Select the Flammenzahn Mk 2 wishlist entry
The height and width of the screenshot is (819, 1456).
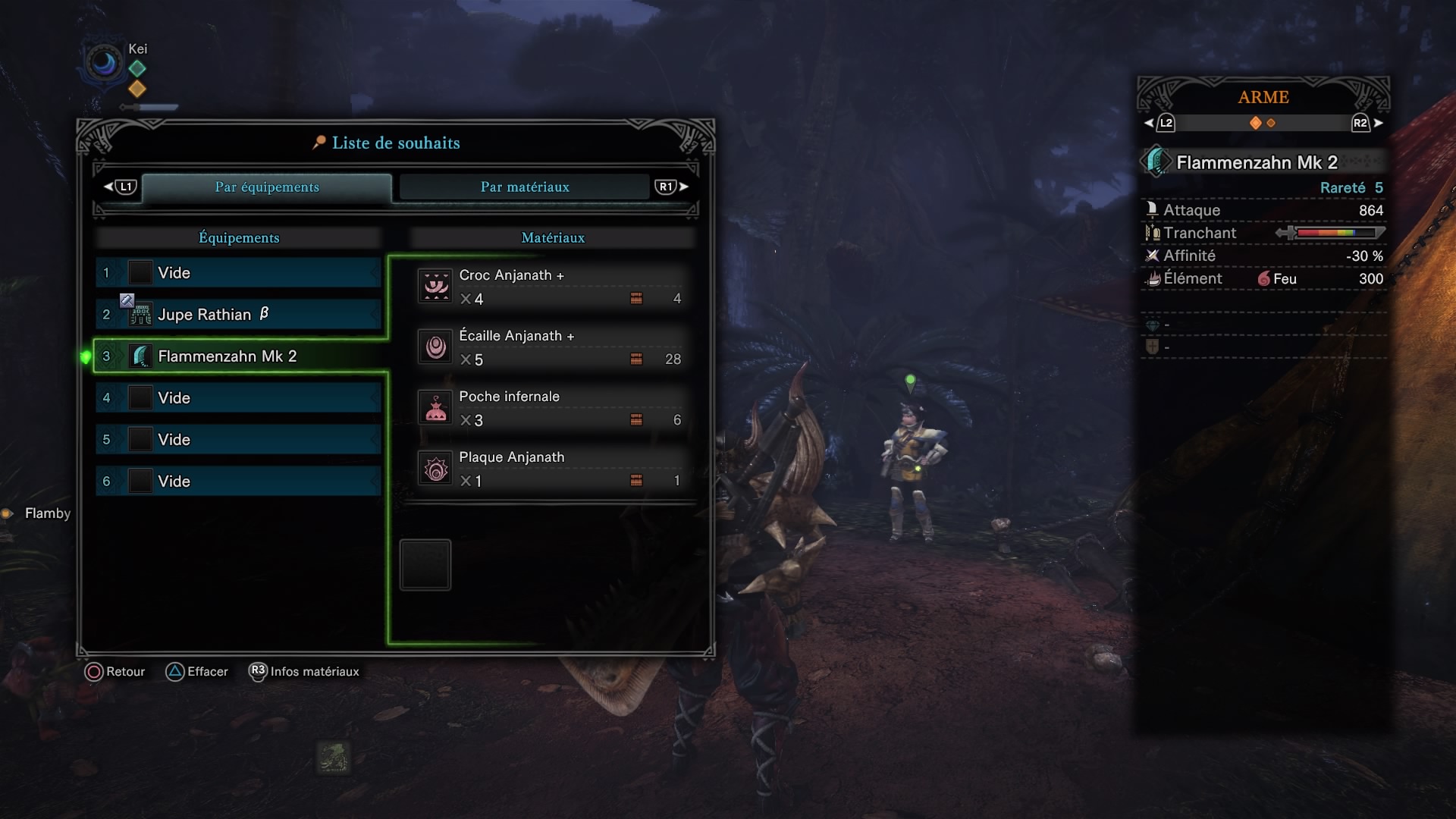(238, 356)
